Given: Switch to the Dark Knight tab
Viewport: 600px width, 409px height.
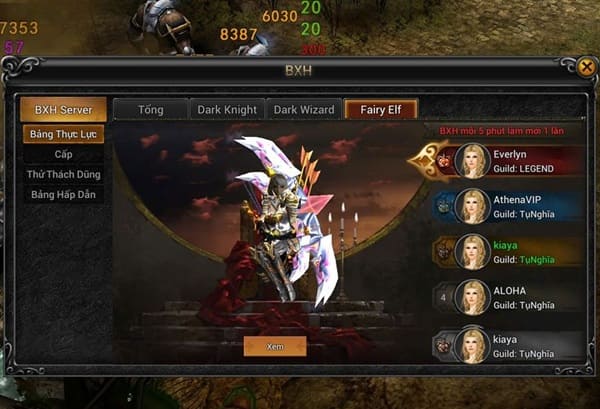Looking at the screenshot, I should [228, 110].
